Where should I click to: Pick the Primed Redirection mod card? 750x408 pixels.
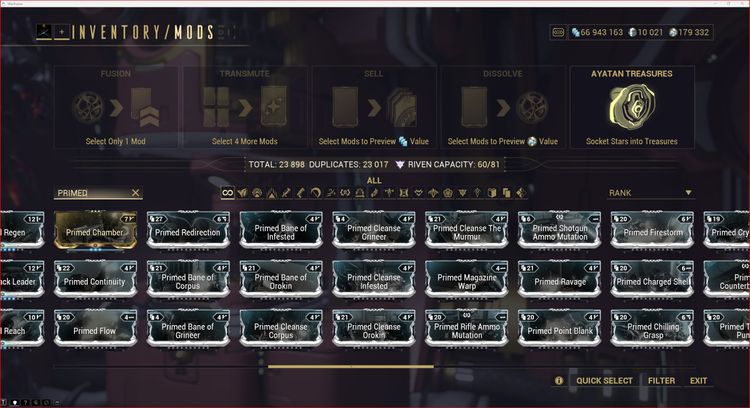point(185,231)
